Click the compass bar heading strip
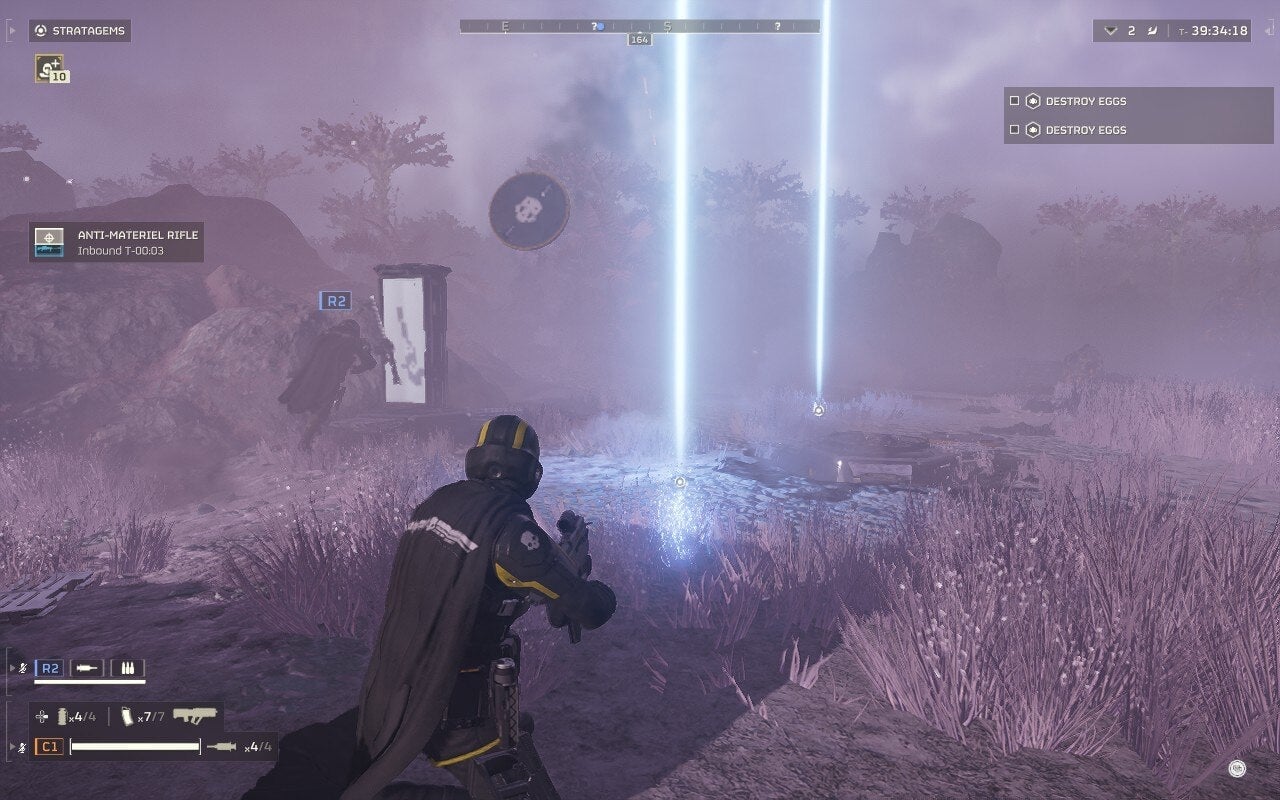 coord(639,27)
